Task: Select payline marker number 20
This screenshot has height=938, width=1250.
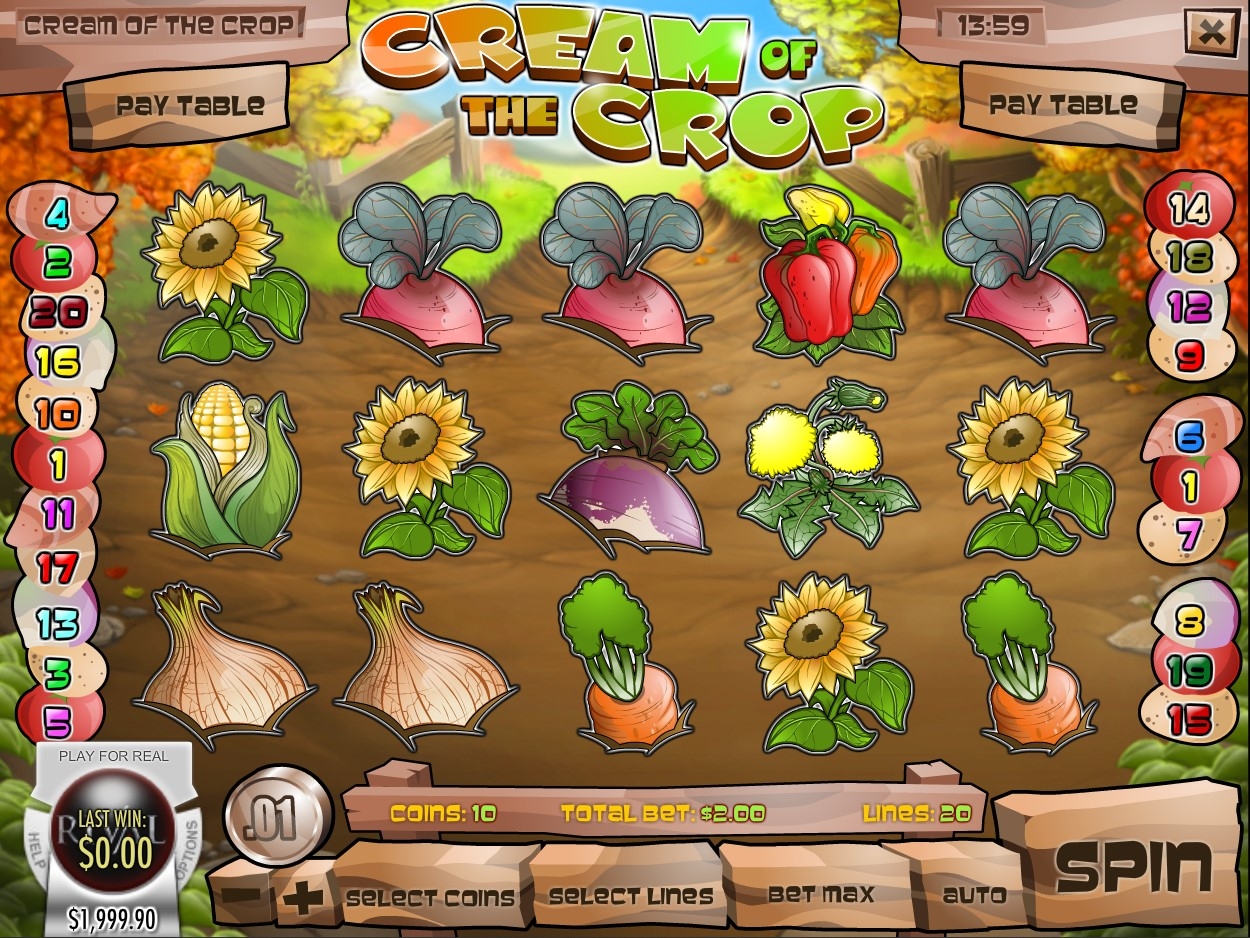Action: [x=56, y=313]
